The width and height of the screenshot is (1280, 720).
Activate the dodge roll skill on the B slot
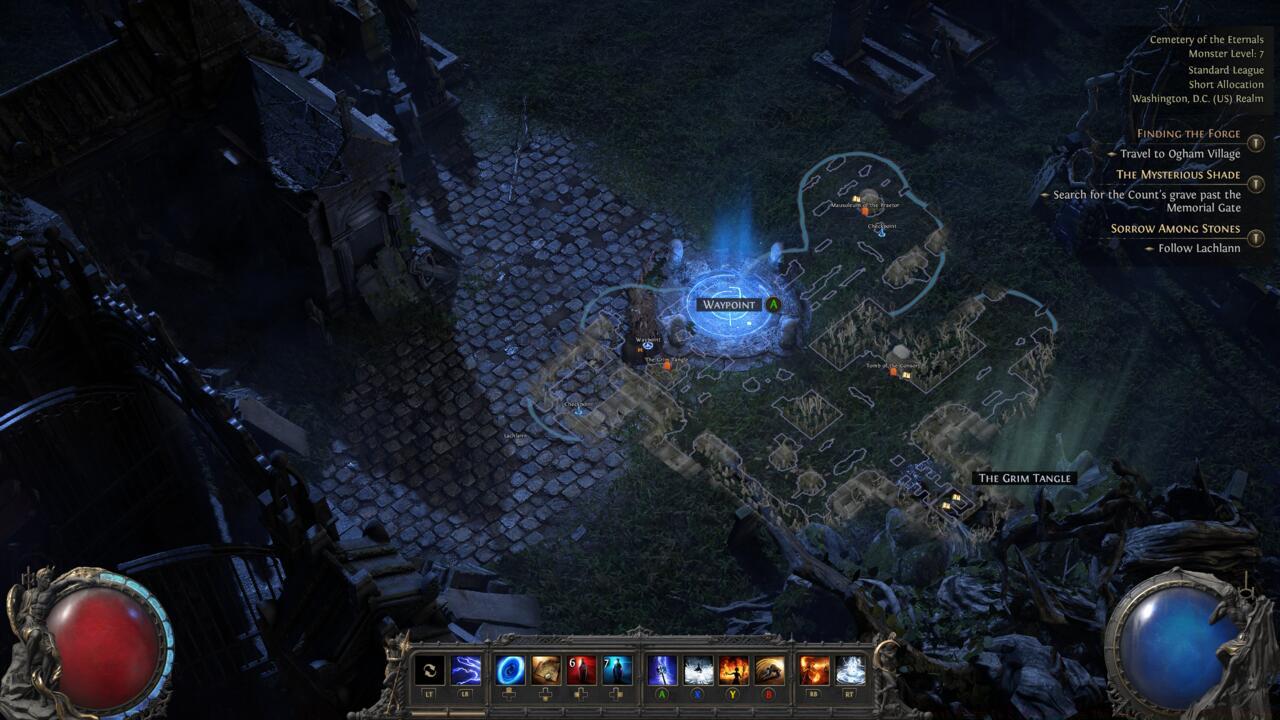(x=768, y=669)
